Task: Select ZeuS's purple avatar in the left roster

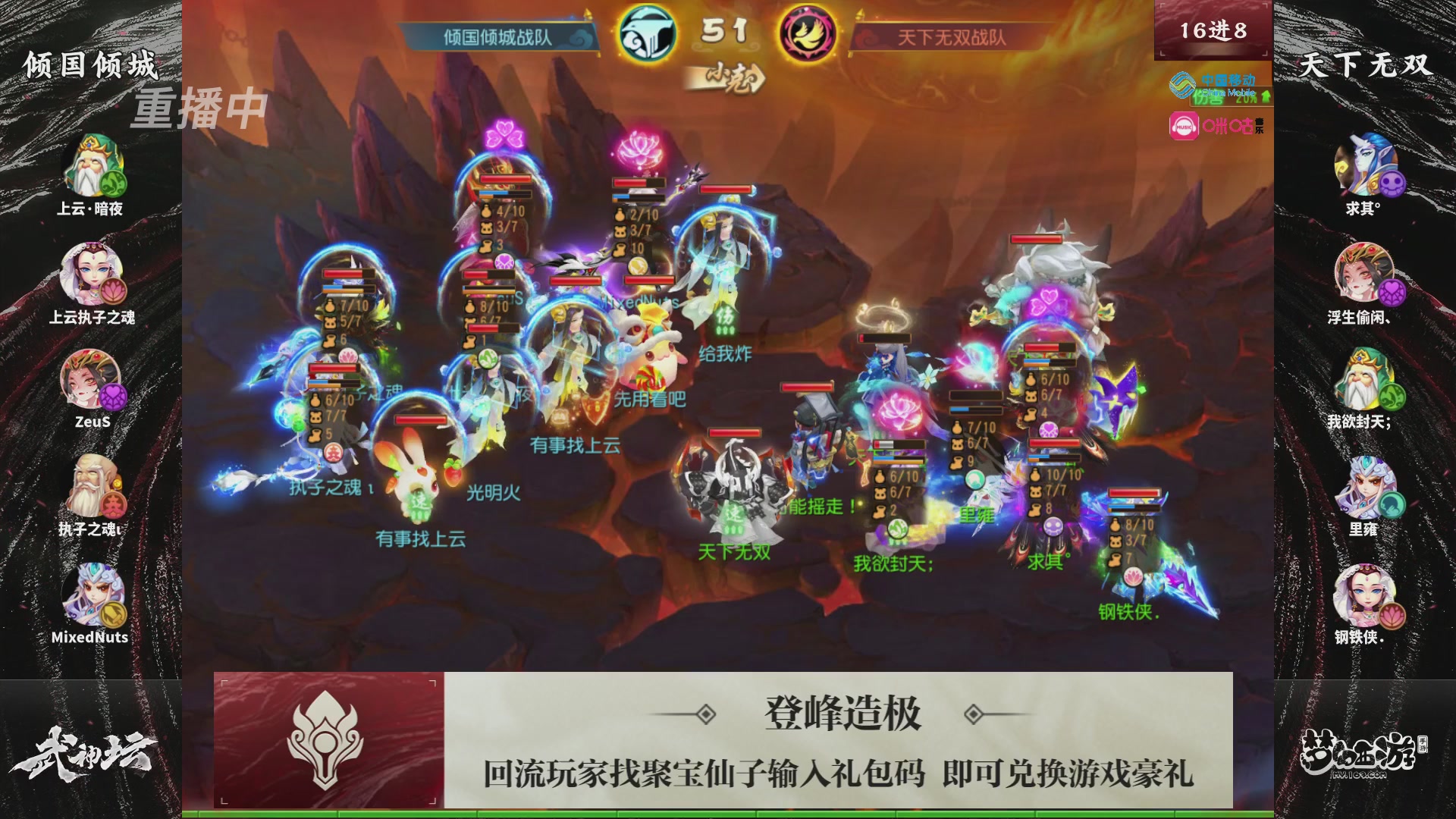Action: point(91,379)
